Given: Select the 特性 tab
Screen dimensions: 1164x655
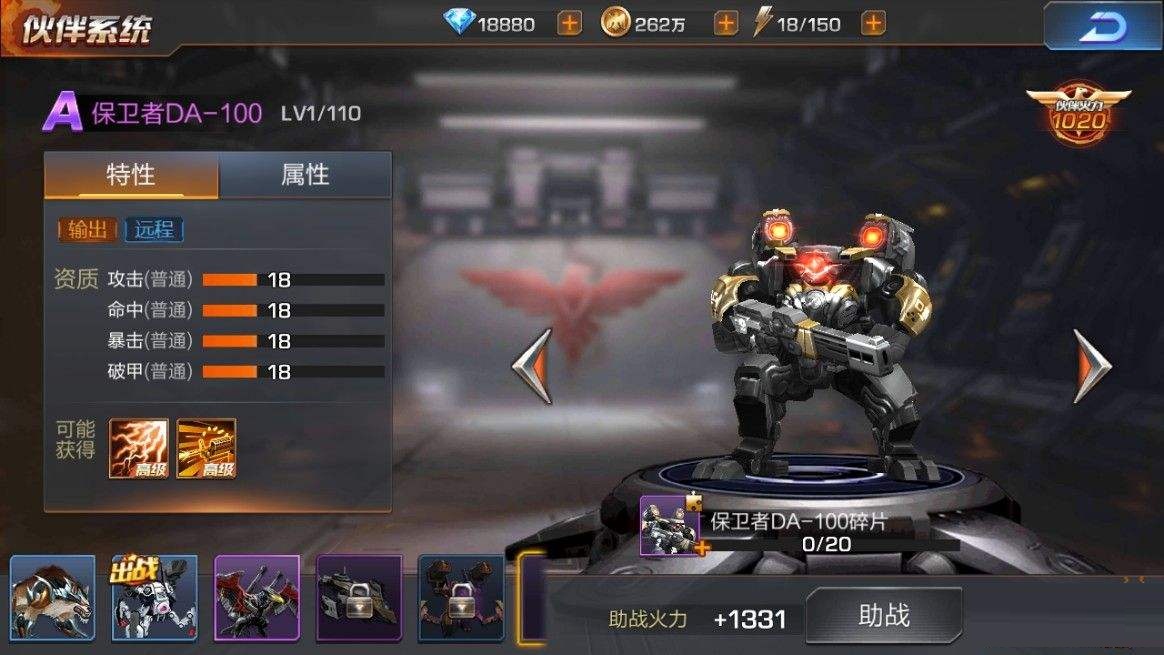Looking at the screenshot, I should (131, 176).
